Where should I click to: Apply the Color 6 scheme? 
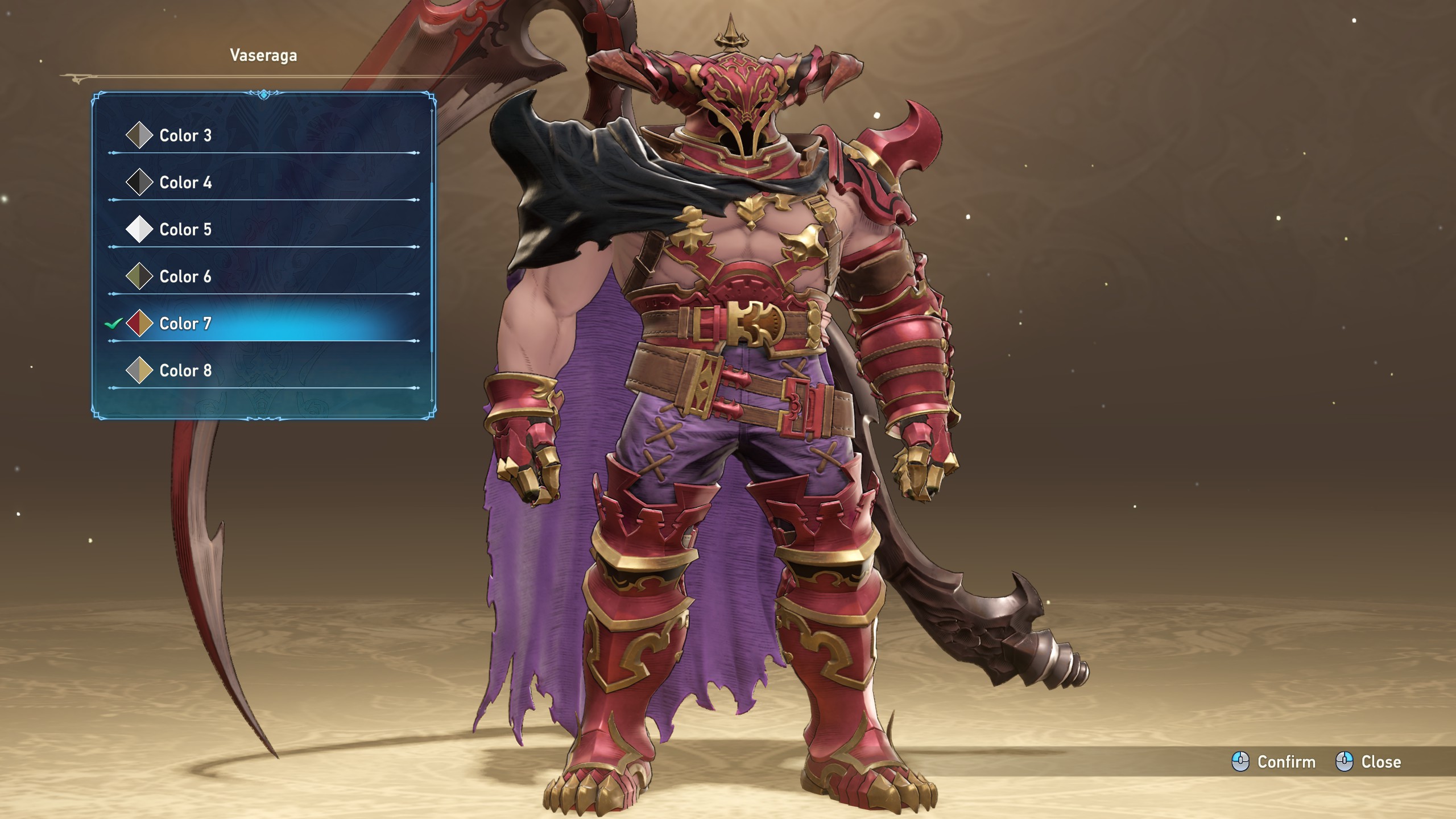(185, 276)
